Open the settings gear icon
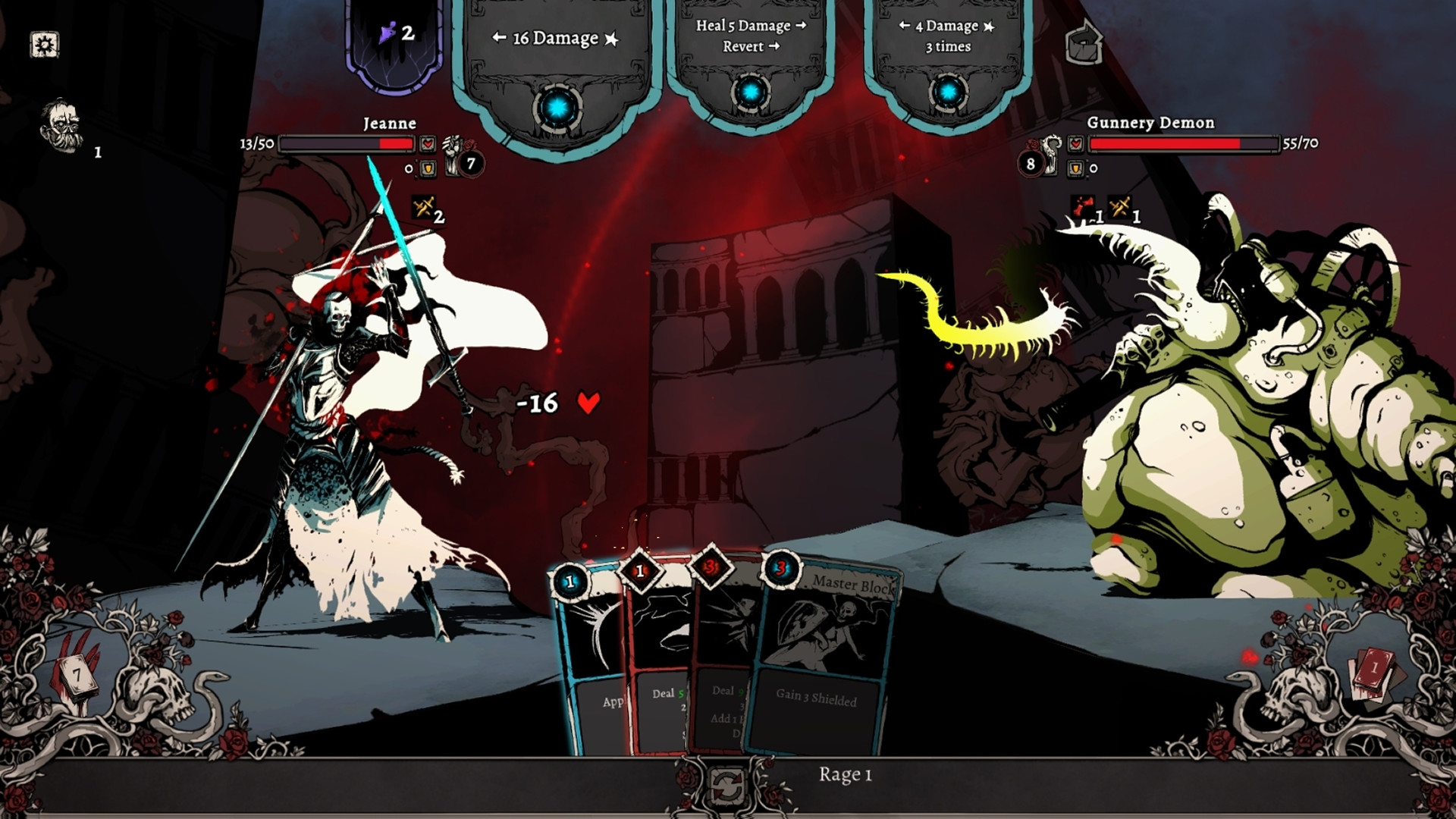Screen dimensions: 1456x819 click(43, 45)
